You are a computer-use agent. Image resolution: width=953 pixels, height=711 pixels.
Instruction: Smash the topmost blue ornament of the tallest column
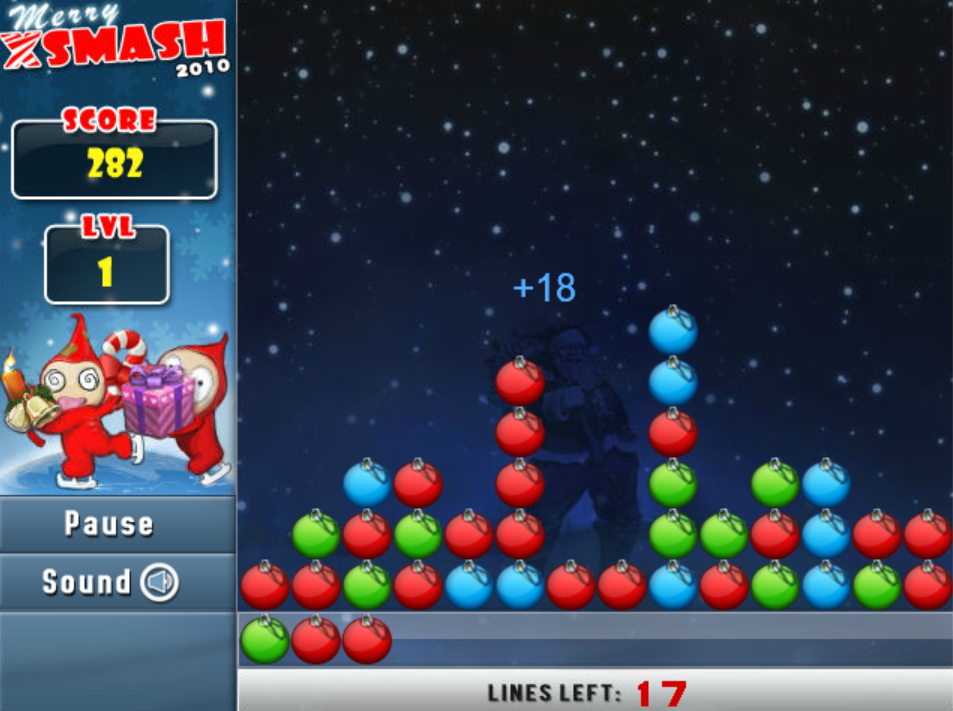click(x=673, y=331)
